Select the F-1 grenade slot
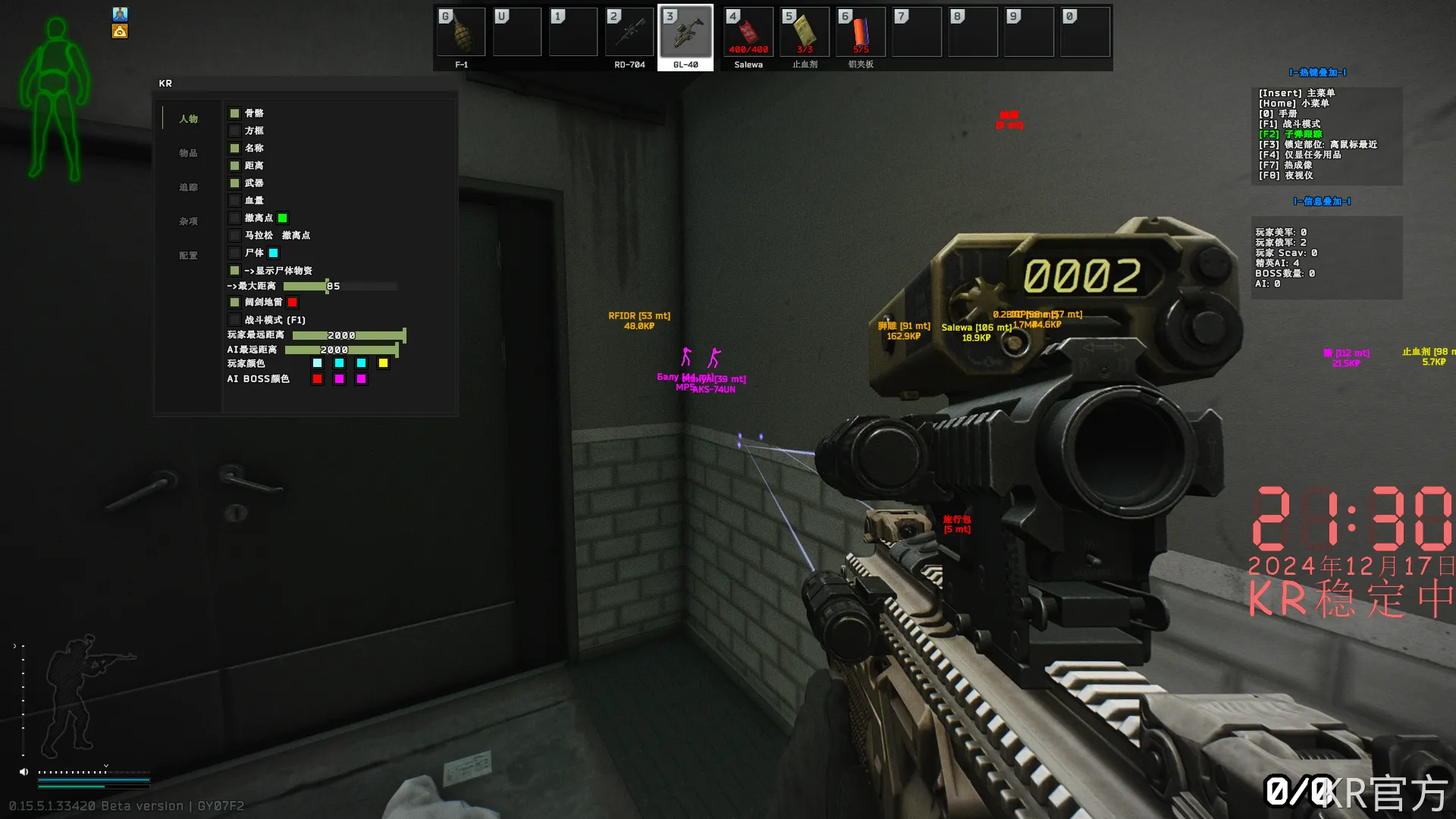The image size is (1456, 819). click(x=460, y=32)
